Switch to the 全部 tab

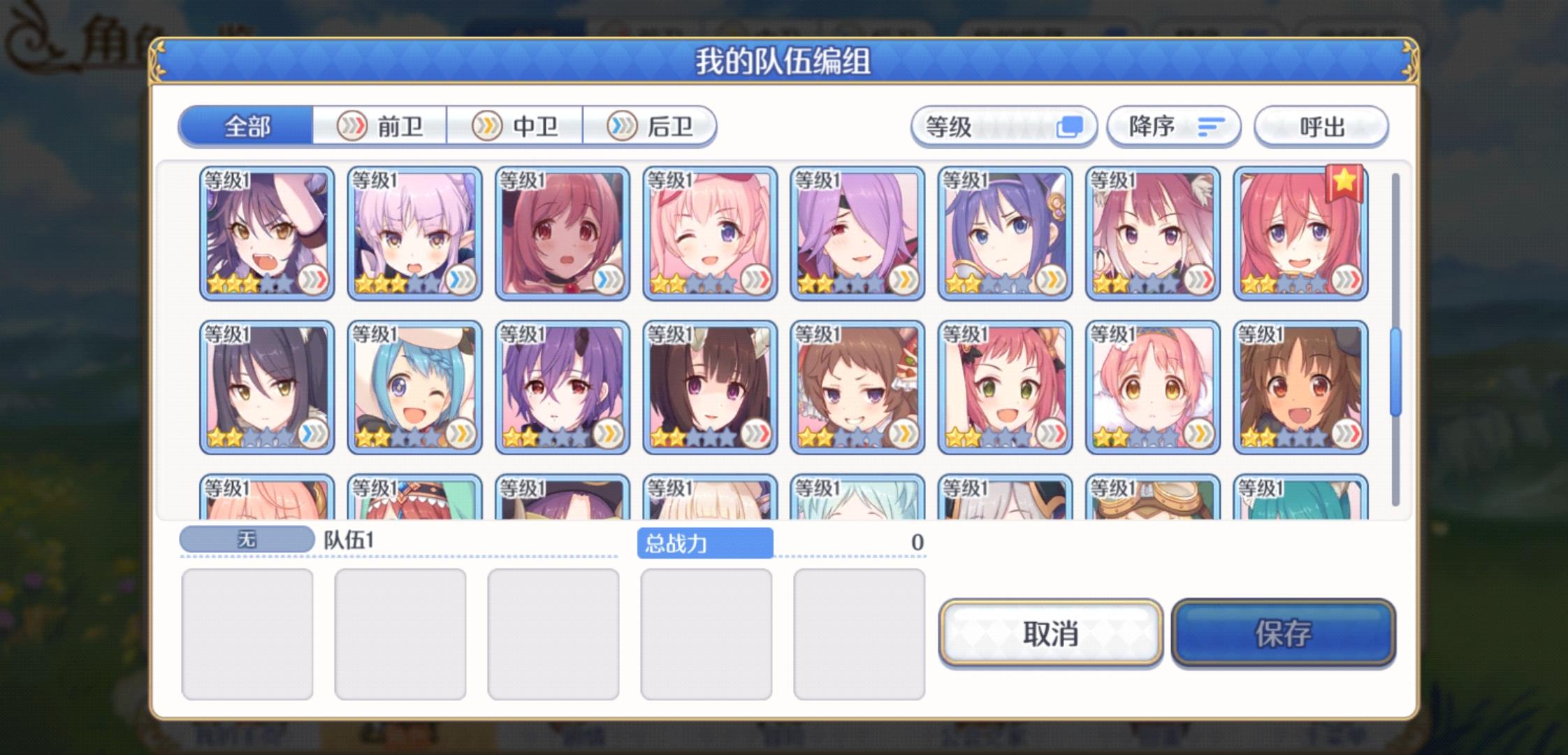[x=246, y=126]
